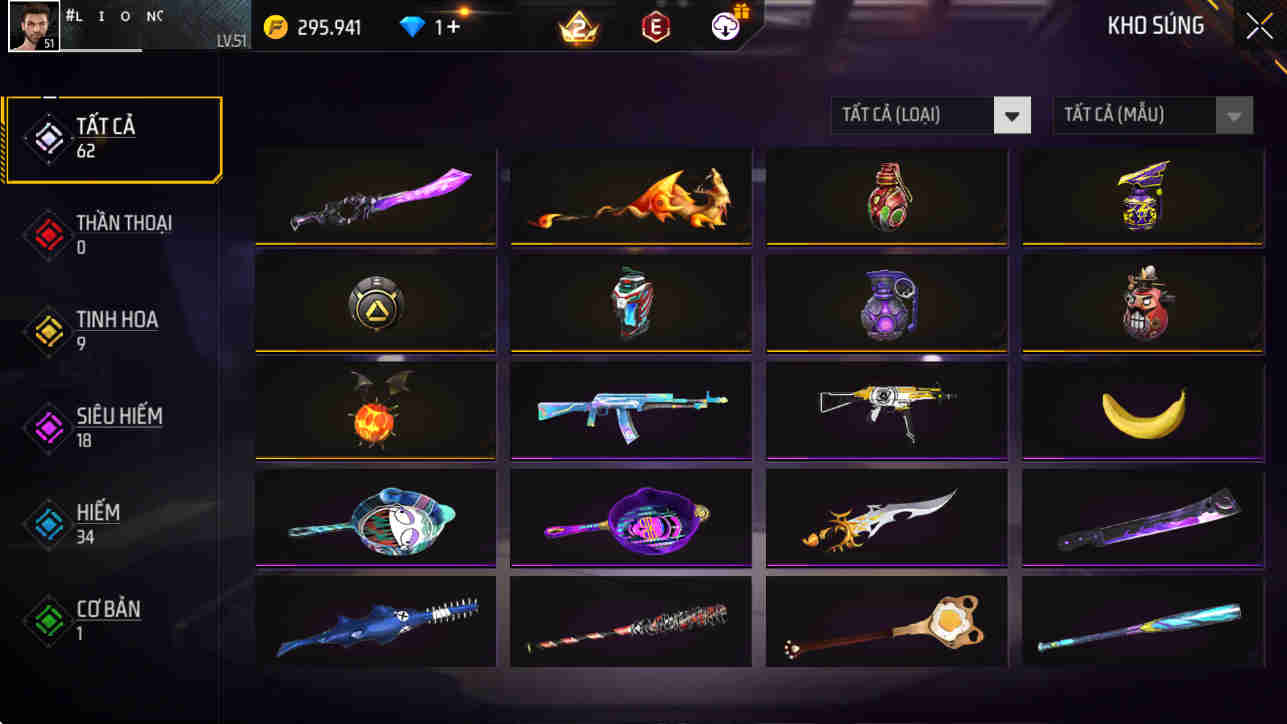
Task: Open the gift redemption icon at top
Action: coord(726,27)
